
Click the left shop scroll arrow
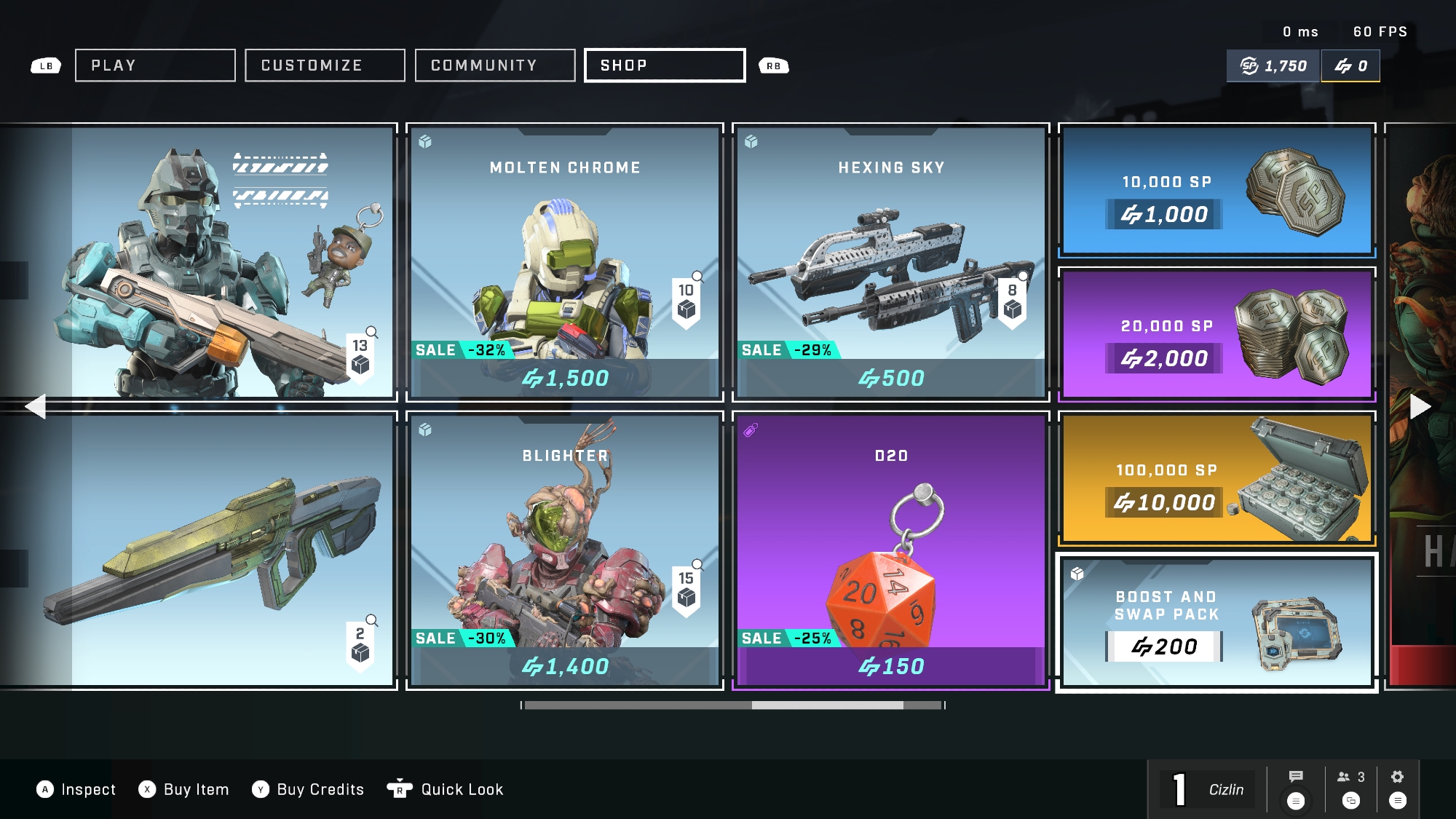pyautogui.click(x=35, y=406)
